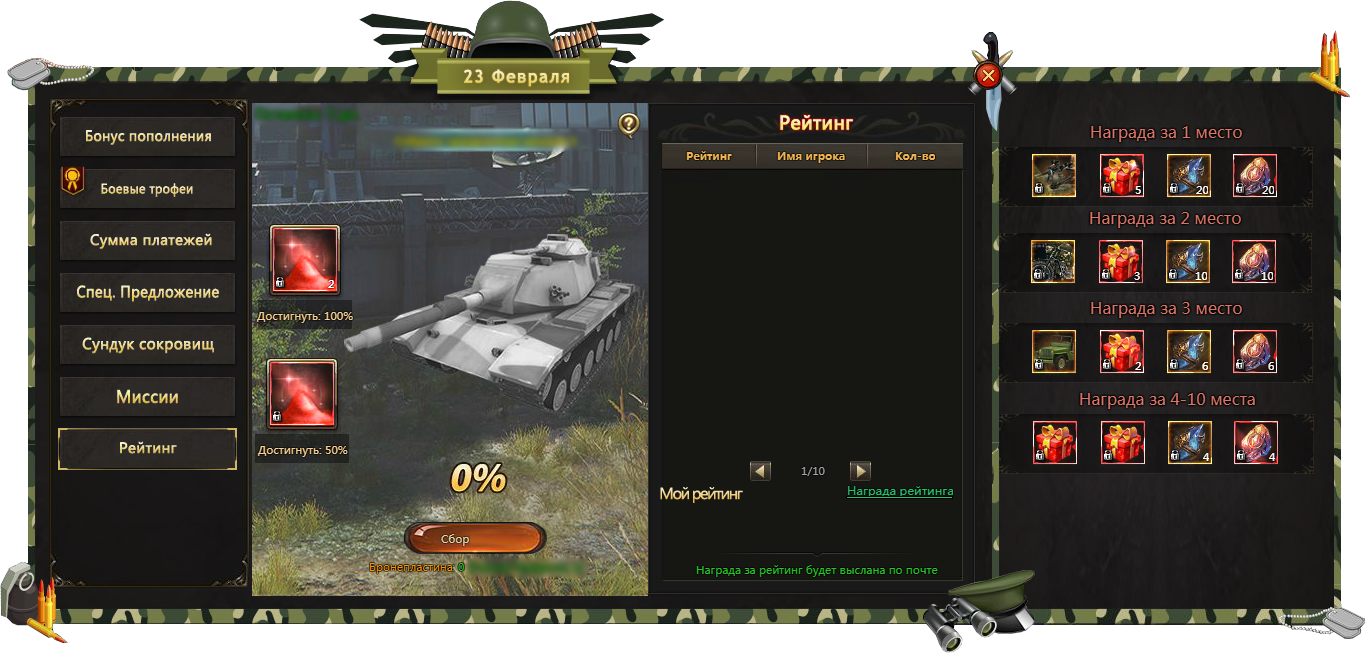Image resolution: width=1369 pixels, height=653 pixels.
Task: Open the question mark help icon
Action: pos(628,124)
